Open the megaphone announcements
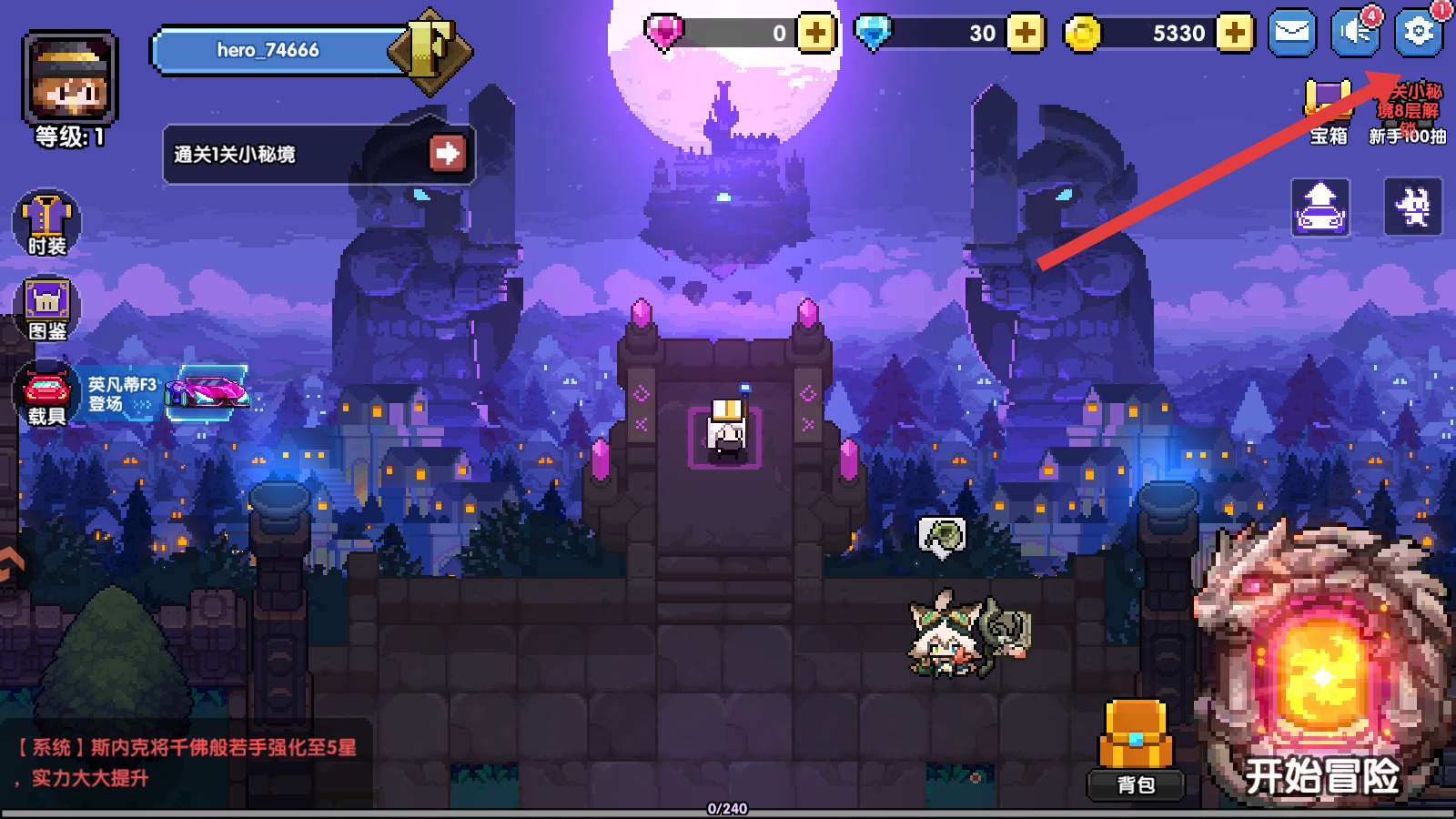Screen dimensions: 1456x819 click(x=1355, y=33)
